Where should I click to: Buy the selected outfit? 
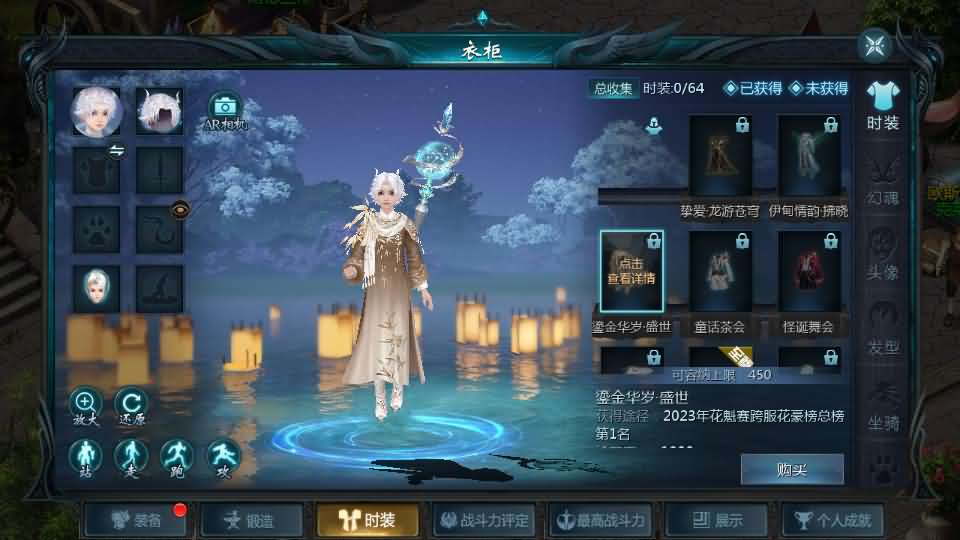click(791, 469)
